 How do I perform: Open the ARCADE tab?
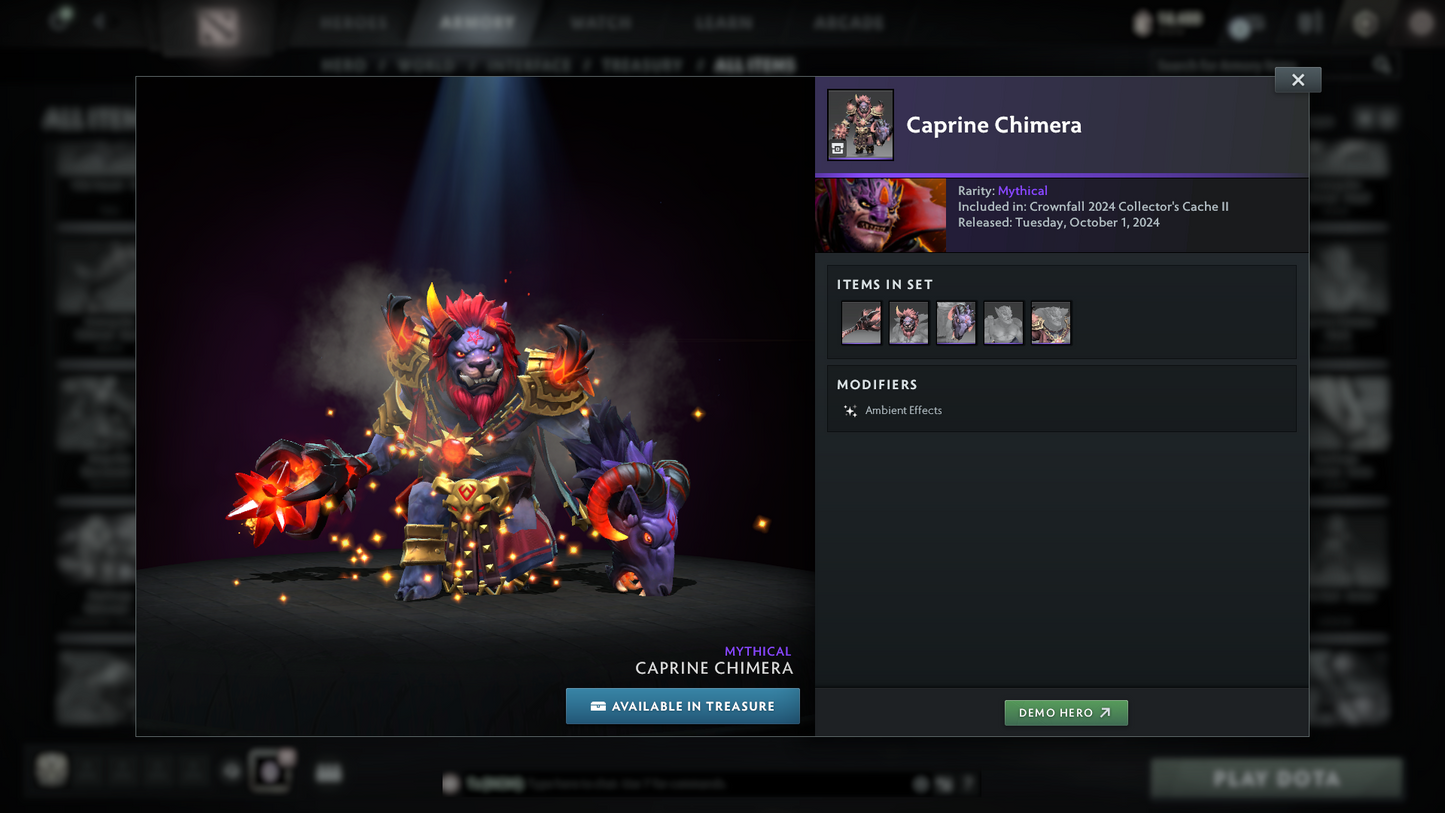(849, 22)
